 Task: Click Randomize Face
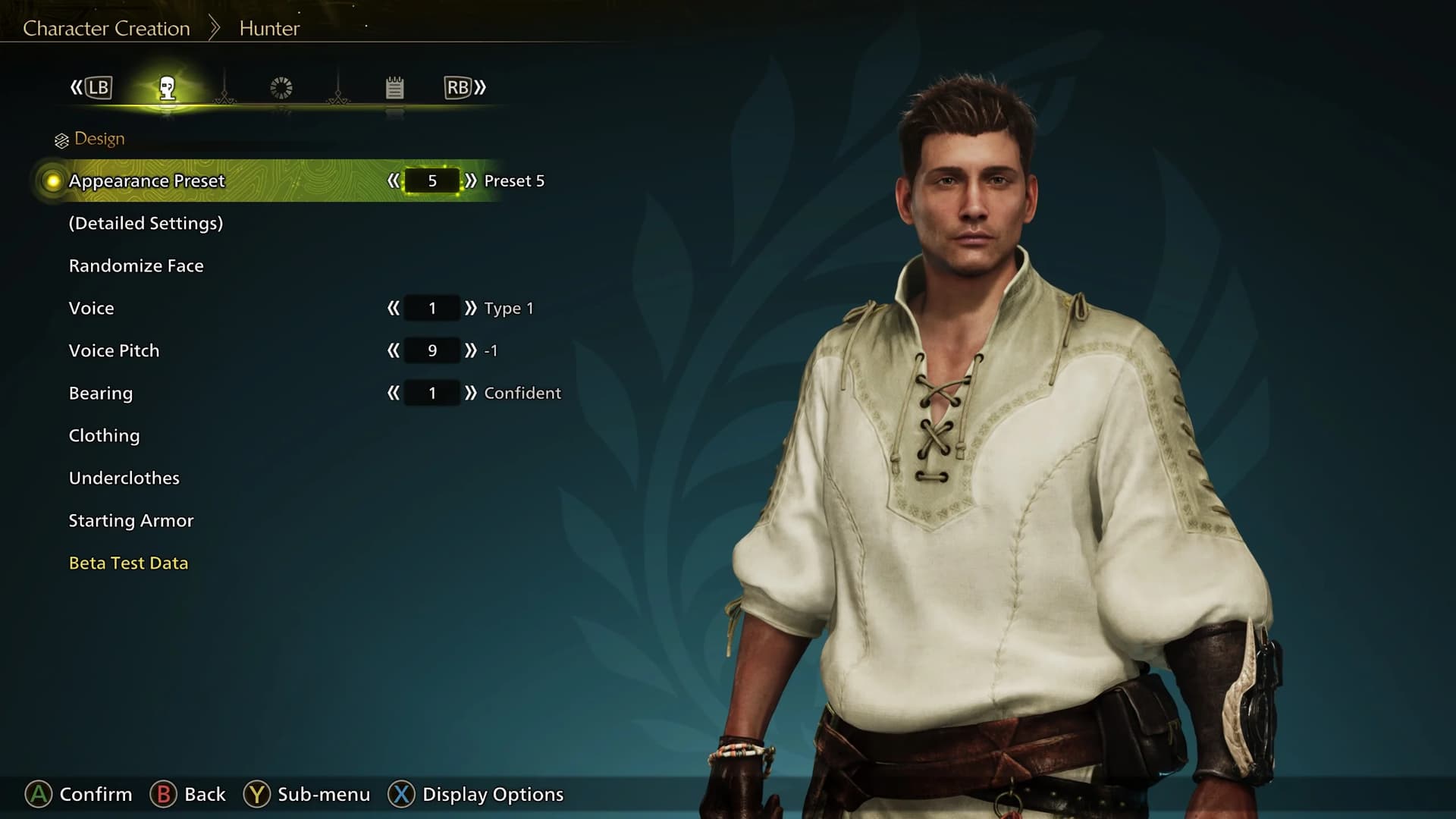(136, 265)
